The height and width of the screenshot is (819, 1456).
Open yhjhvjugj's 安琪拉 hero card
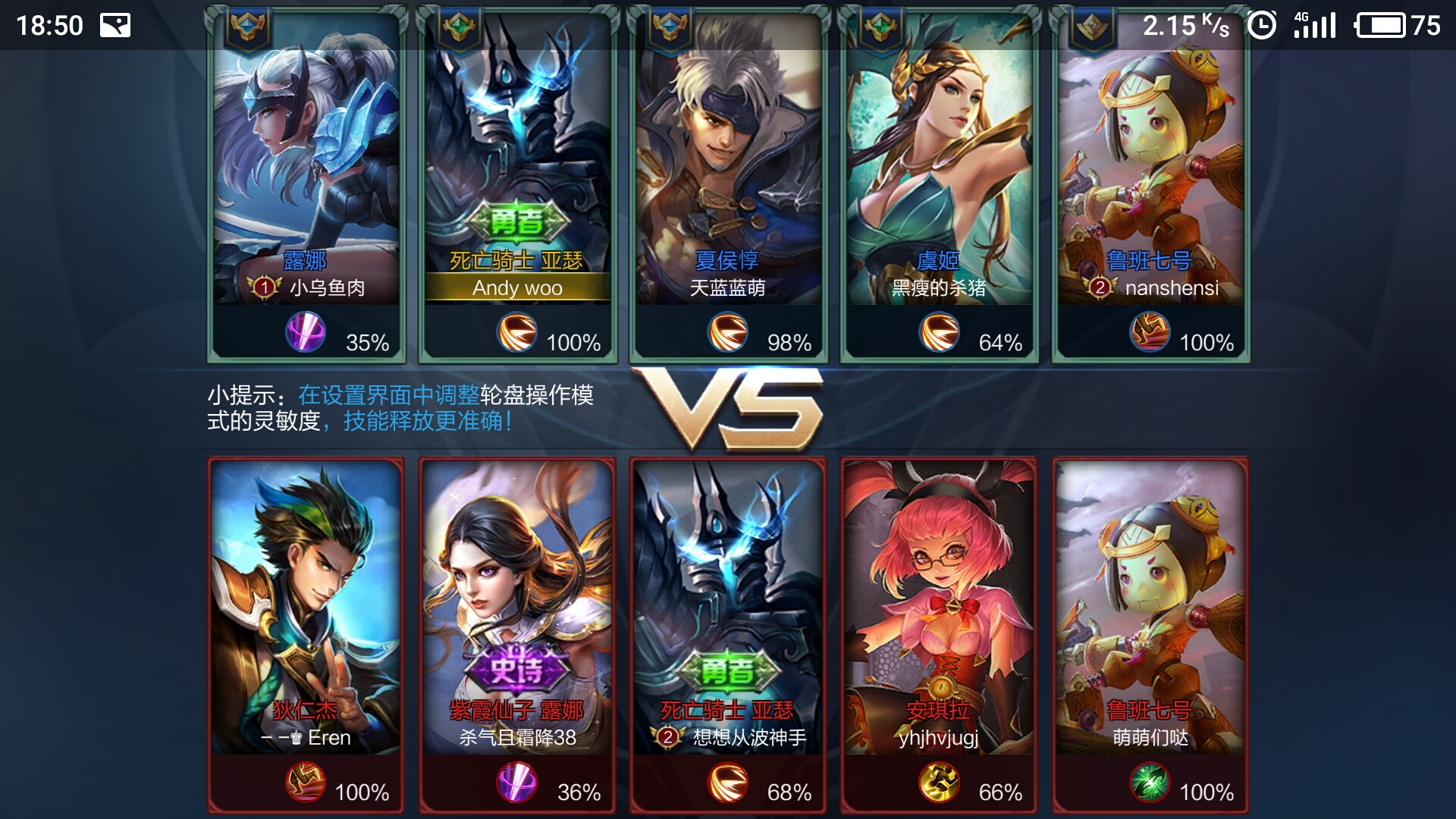[939, 607]
